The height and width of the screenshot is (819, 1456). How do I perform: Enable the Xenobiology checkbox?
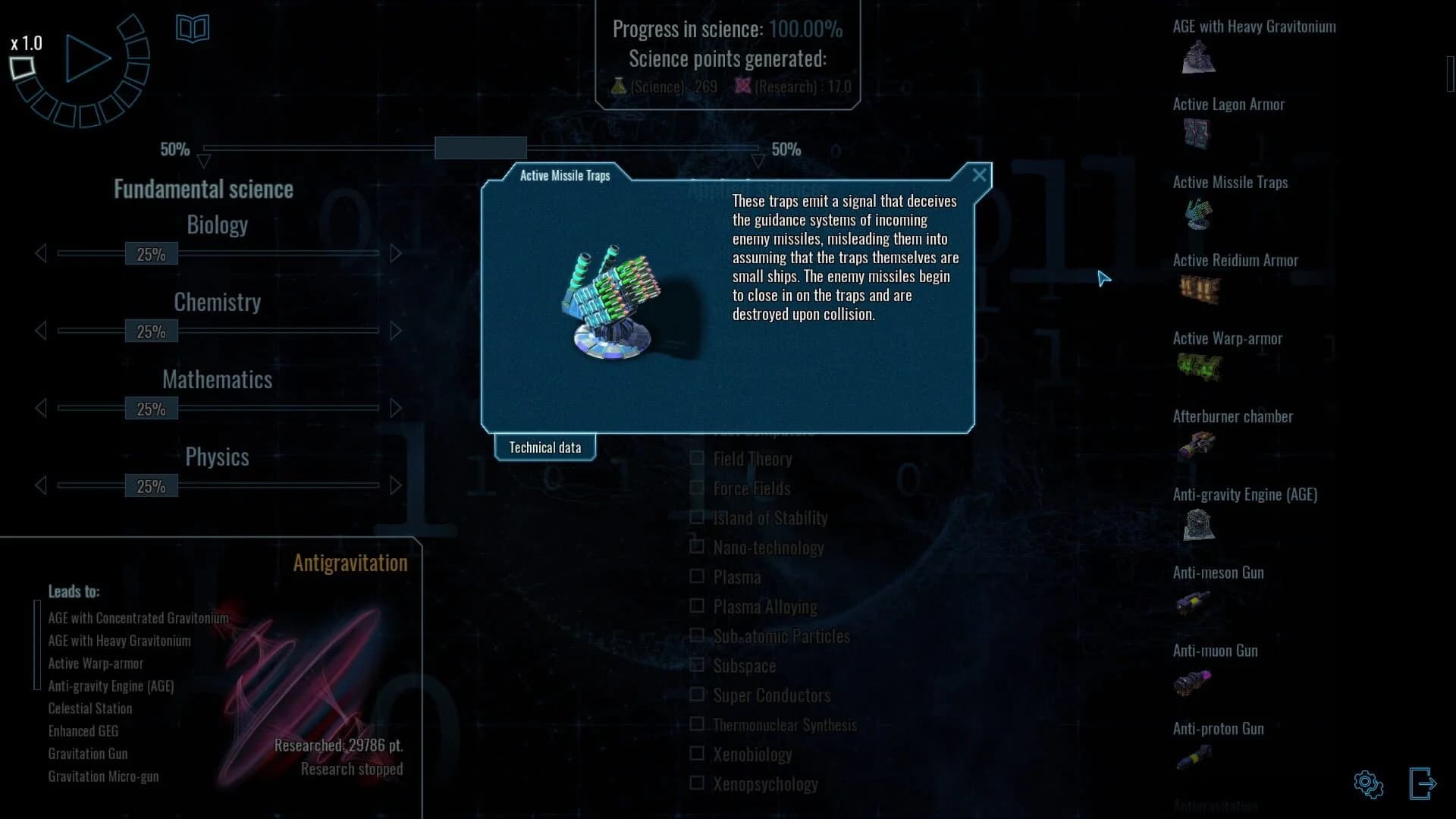[697, 754]
